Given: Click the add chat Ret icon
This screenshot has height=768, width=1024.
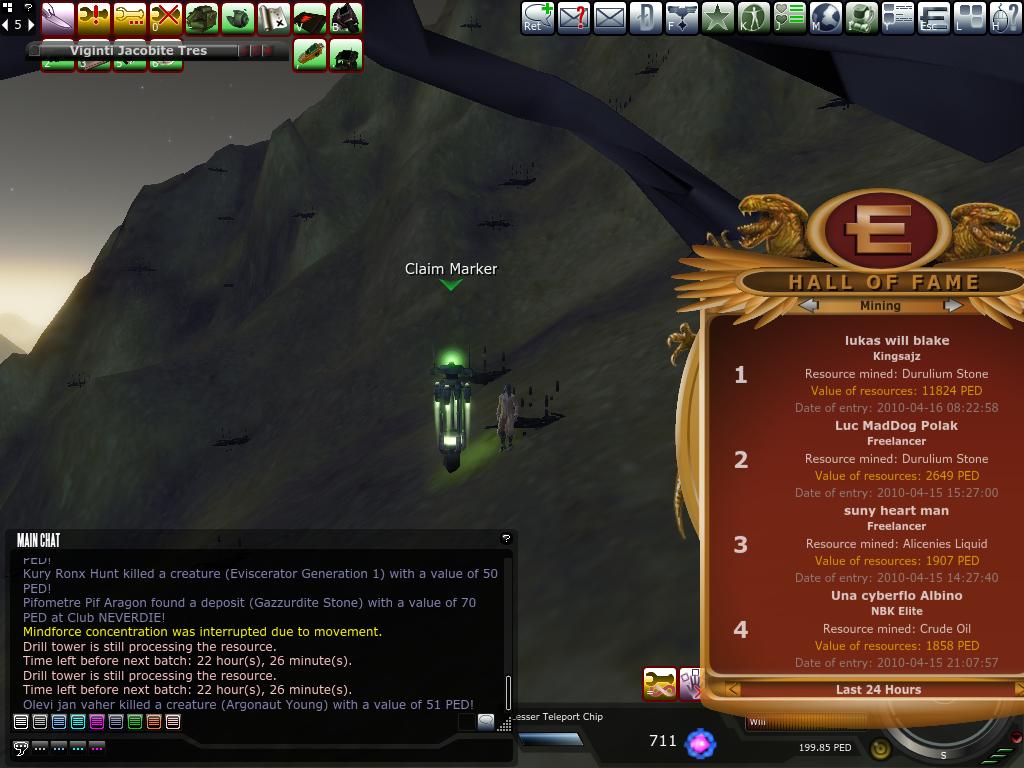Looking at the screenshot, I should click(x=537, y=18).
